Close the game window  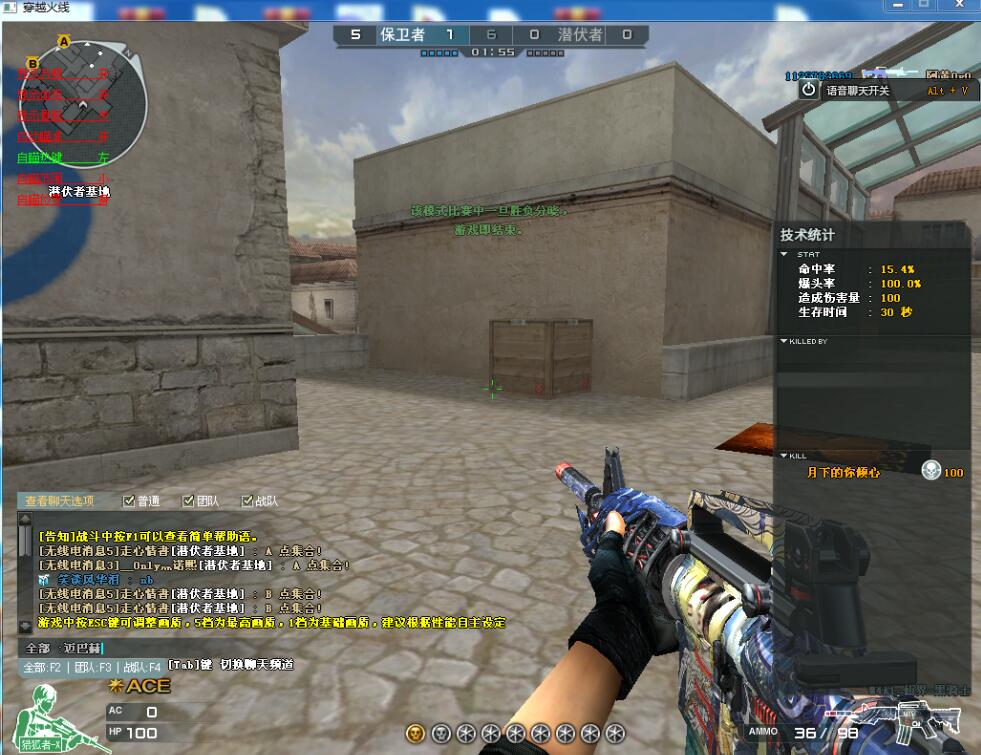(x=958, y=5)
